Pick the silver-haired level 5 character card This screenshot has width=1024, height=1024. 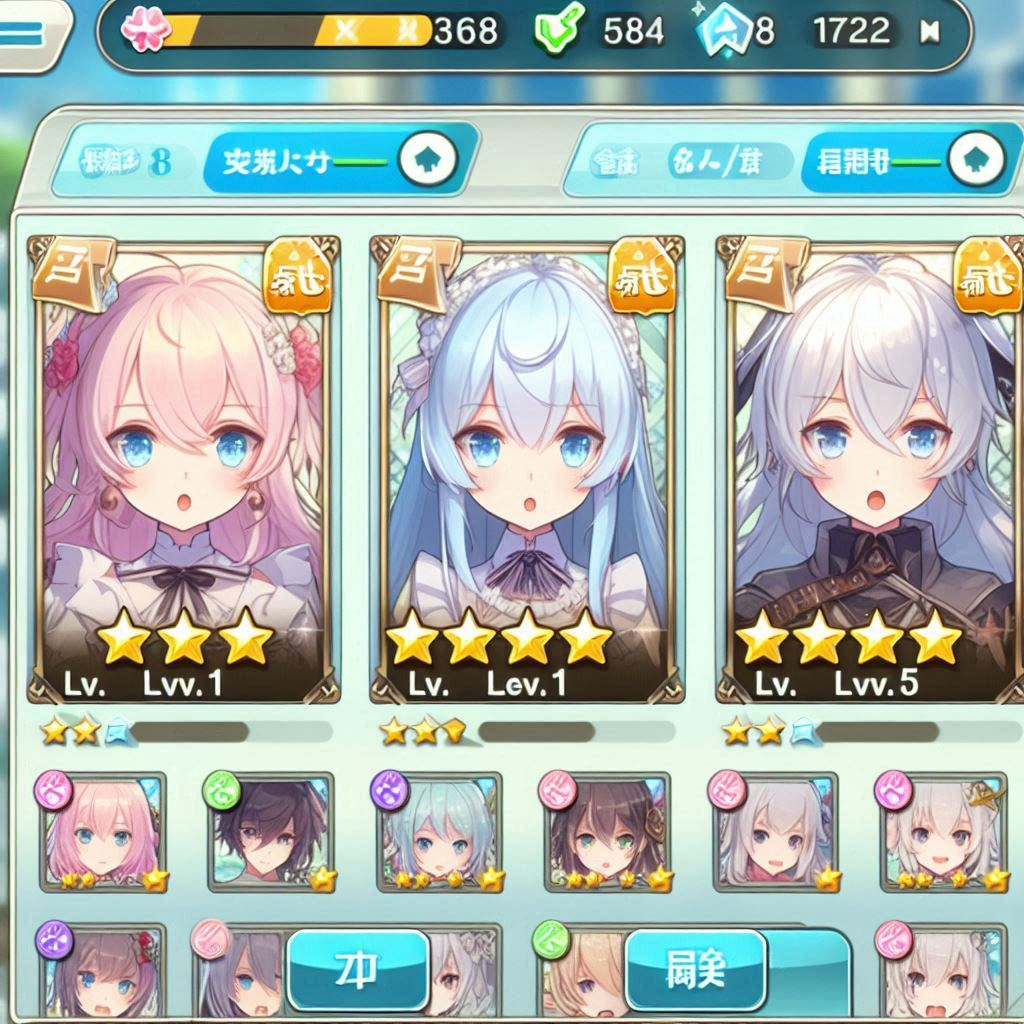coord(872,470)
